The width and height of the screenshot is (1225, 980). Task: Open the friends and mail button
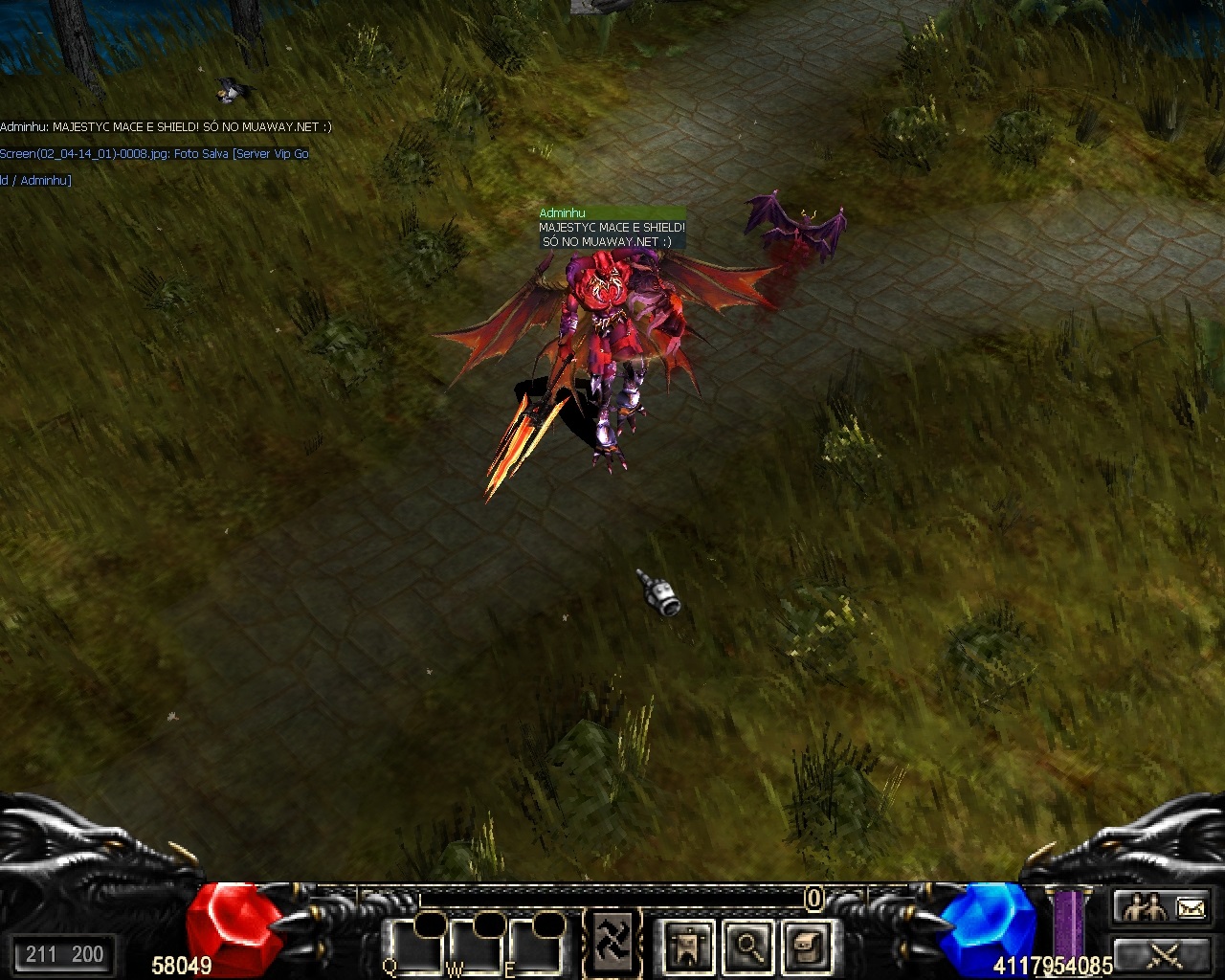(x=1163, y=906)
